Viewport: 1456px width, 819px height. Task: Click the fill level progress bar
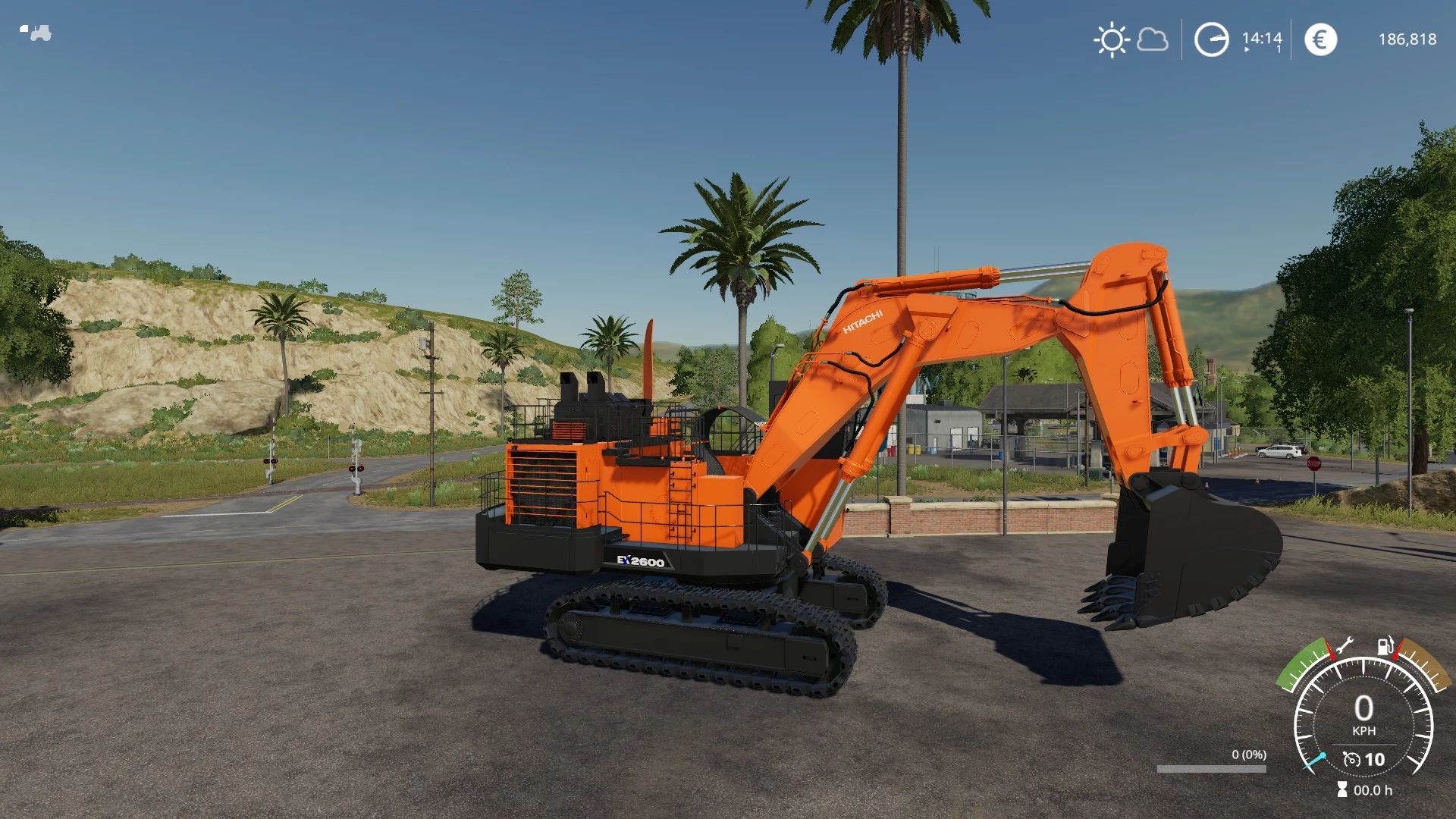1212,768
